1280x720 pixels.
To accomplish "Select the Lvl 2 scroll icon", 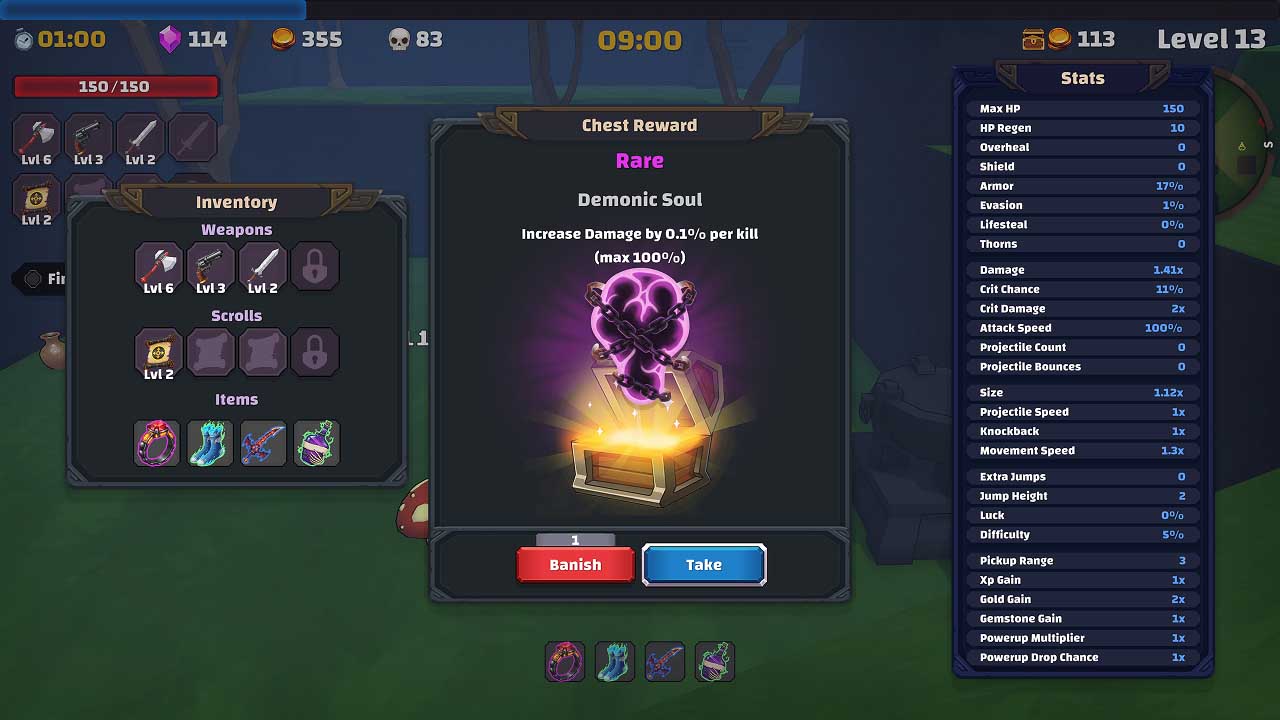I will point(157,352).
